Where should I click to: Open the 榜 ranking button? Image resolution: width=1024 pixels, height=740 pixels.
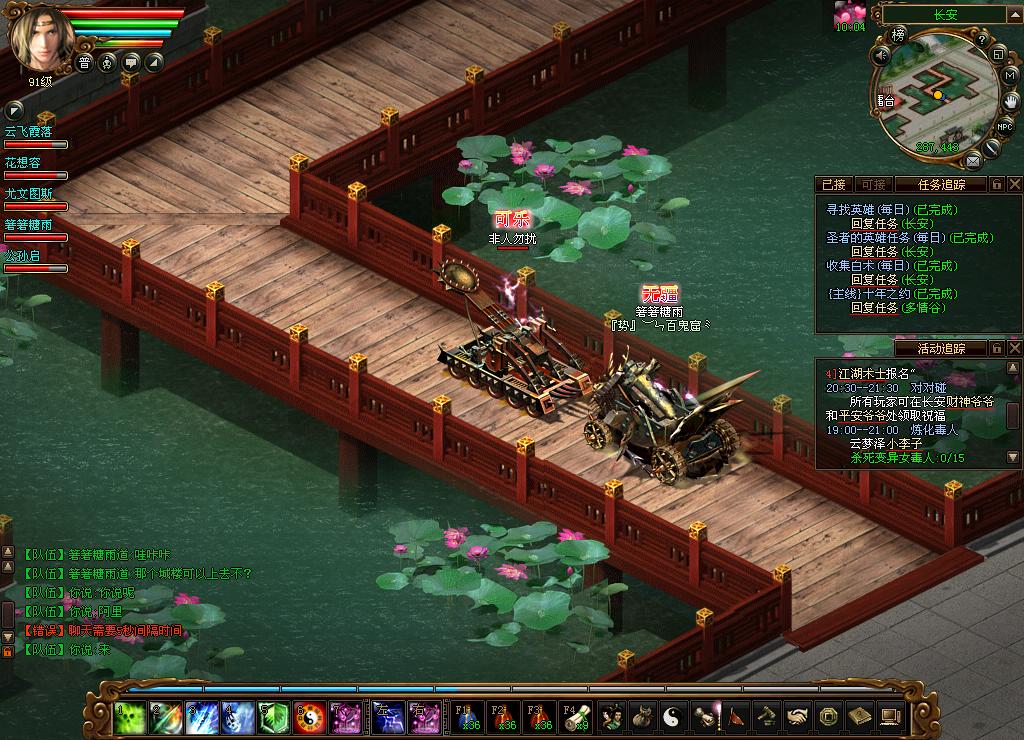[x=899, y=35]
